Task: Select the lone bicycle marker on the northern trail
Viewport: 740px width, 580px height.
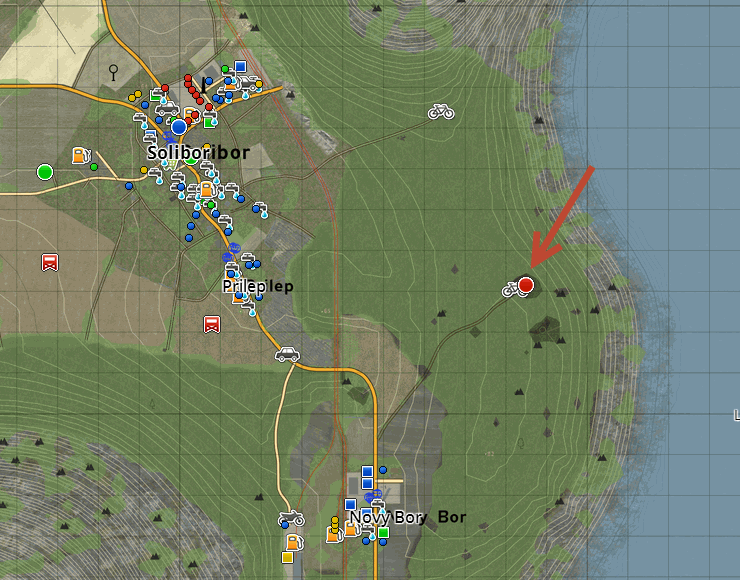Action: pyautogui.click(x=441, y=112)
